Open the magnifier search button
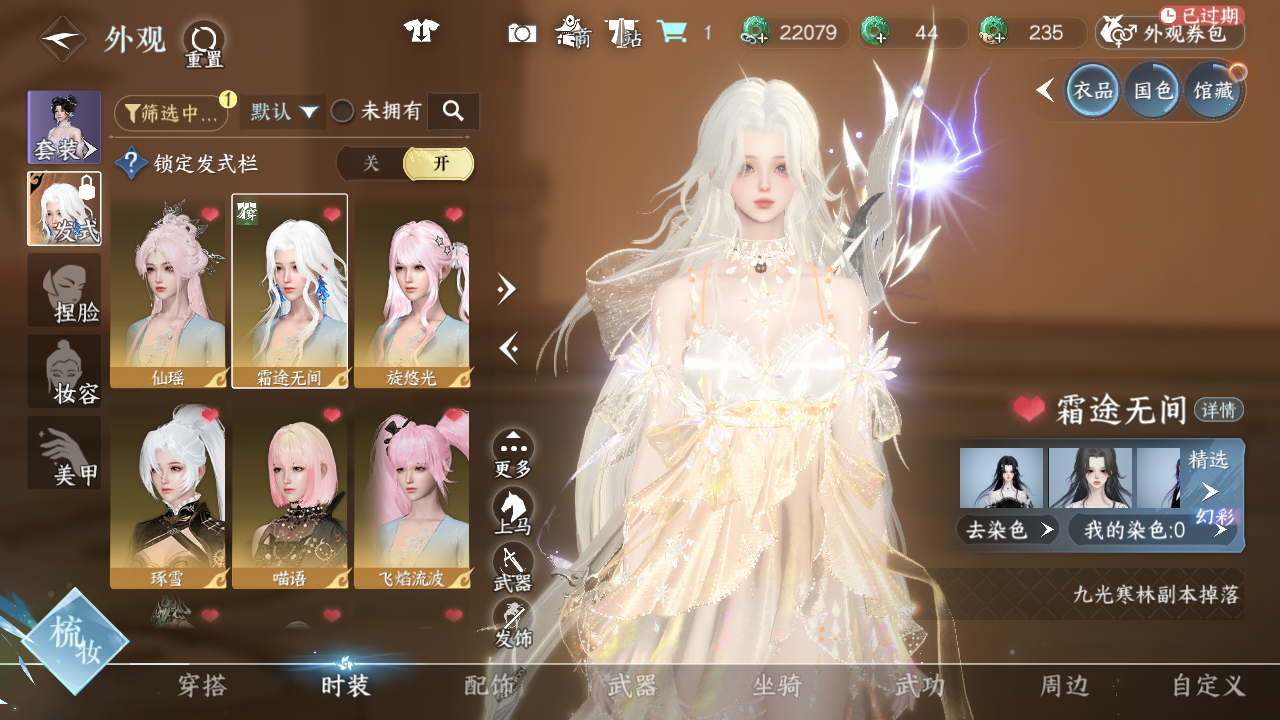Viewport: 1280px width, 720px height. pyautogui.click(x=453, y=112)
